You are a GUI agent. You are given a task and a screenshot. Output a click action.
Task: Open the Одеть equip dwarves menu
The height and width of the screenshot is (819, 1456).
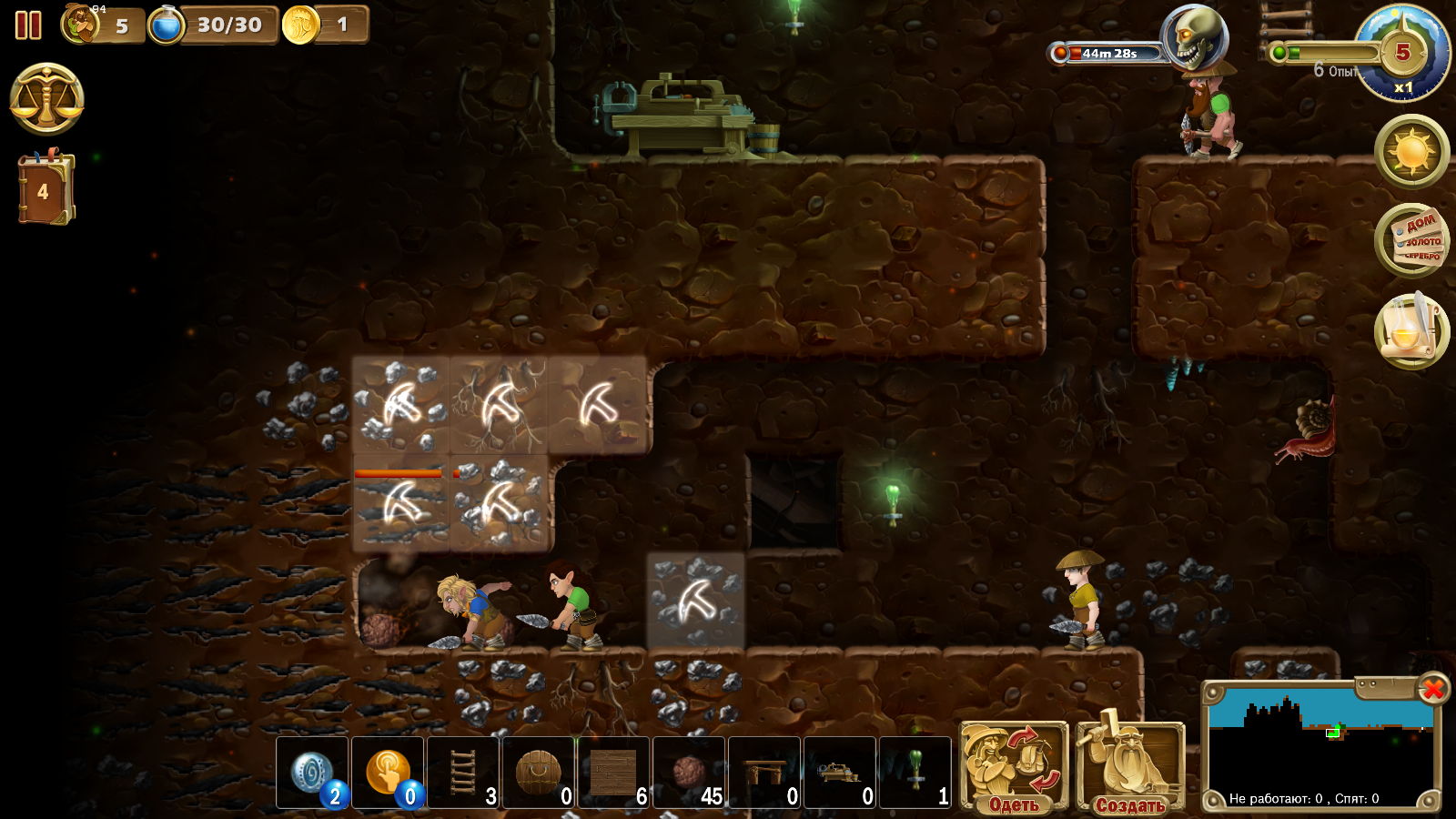(1014, 767)
